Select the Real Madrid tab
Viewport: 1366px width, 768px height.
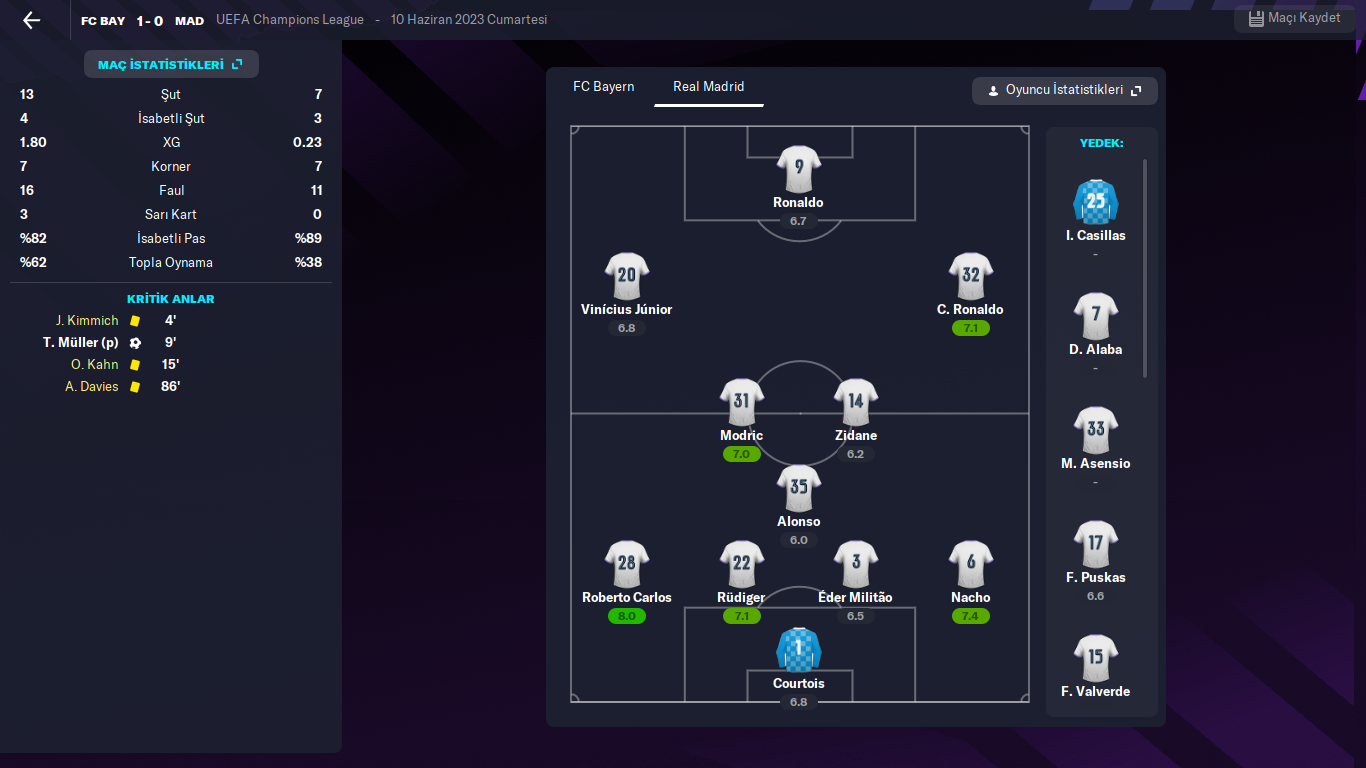point(708,87)
